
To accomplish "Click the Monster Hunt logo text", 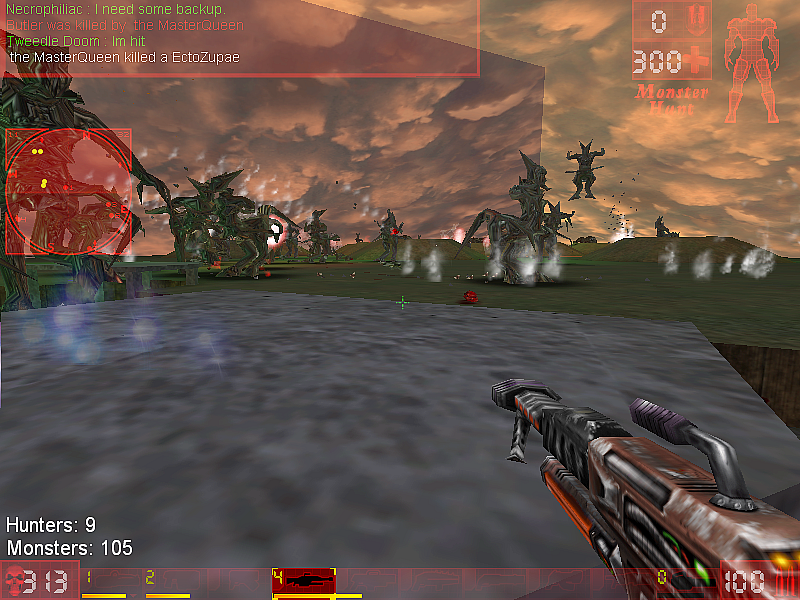I will (x=672, y=99).
